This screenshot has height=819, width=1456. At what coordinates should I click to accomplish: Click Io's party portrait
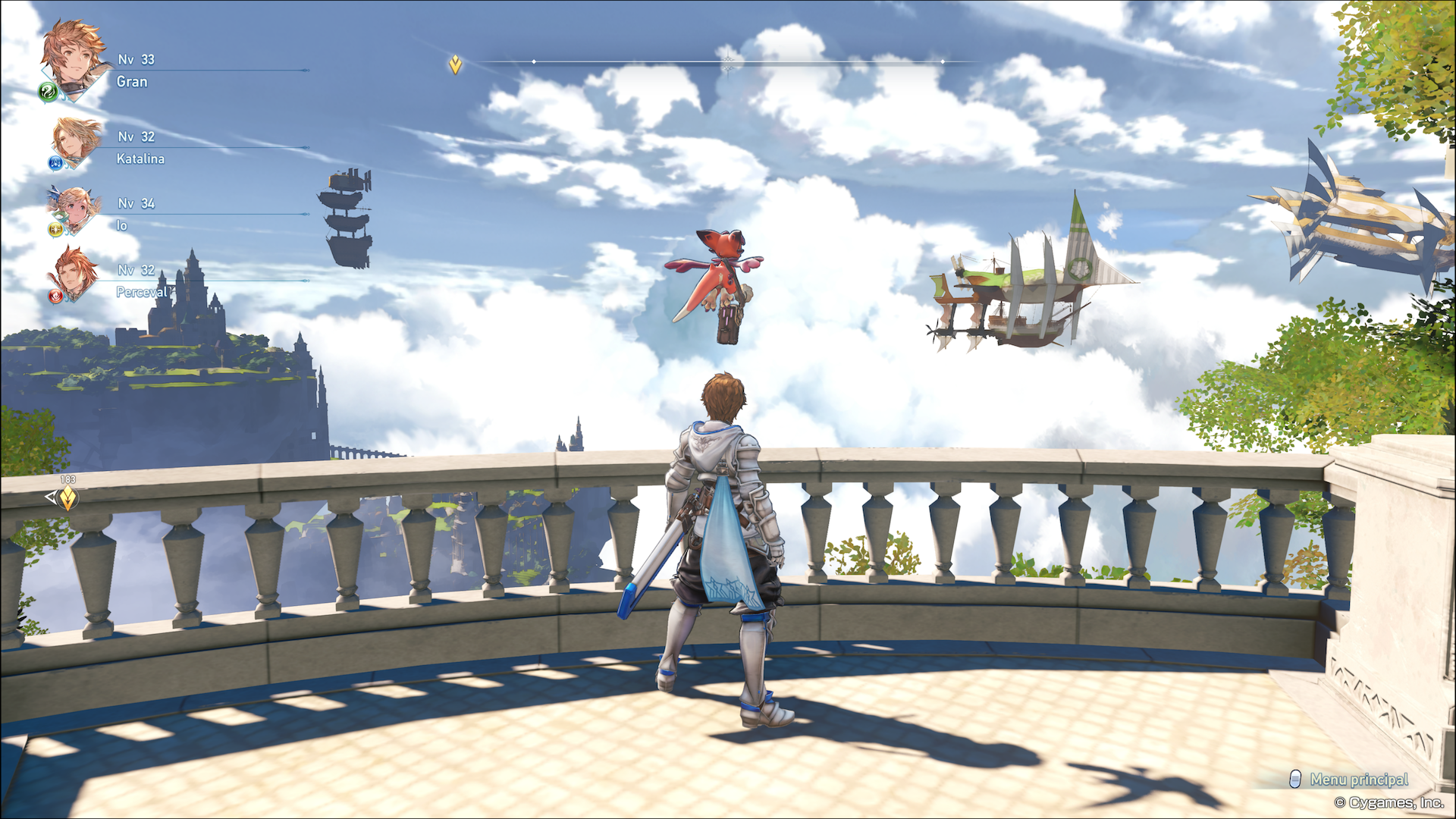point(74,209)
